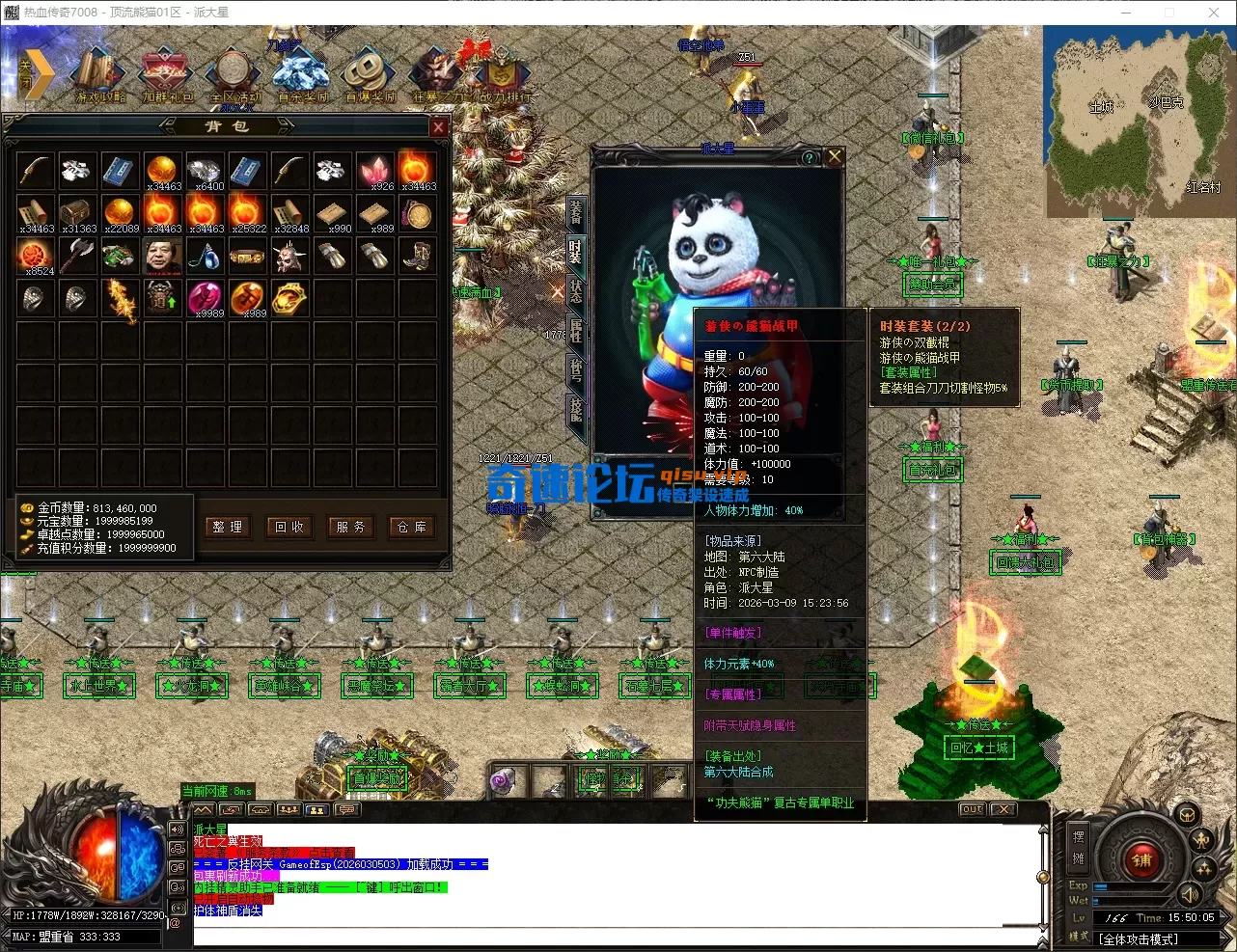Open the 回收 recycle function
Viewport: 1237px width, 952px height.
289,527
